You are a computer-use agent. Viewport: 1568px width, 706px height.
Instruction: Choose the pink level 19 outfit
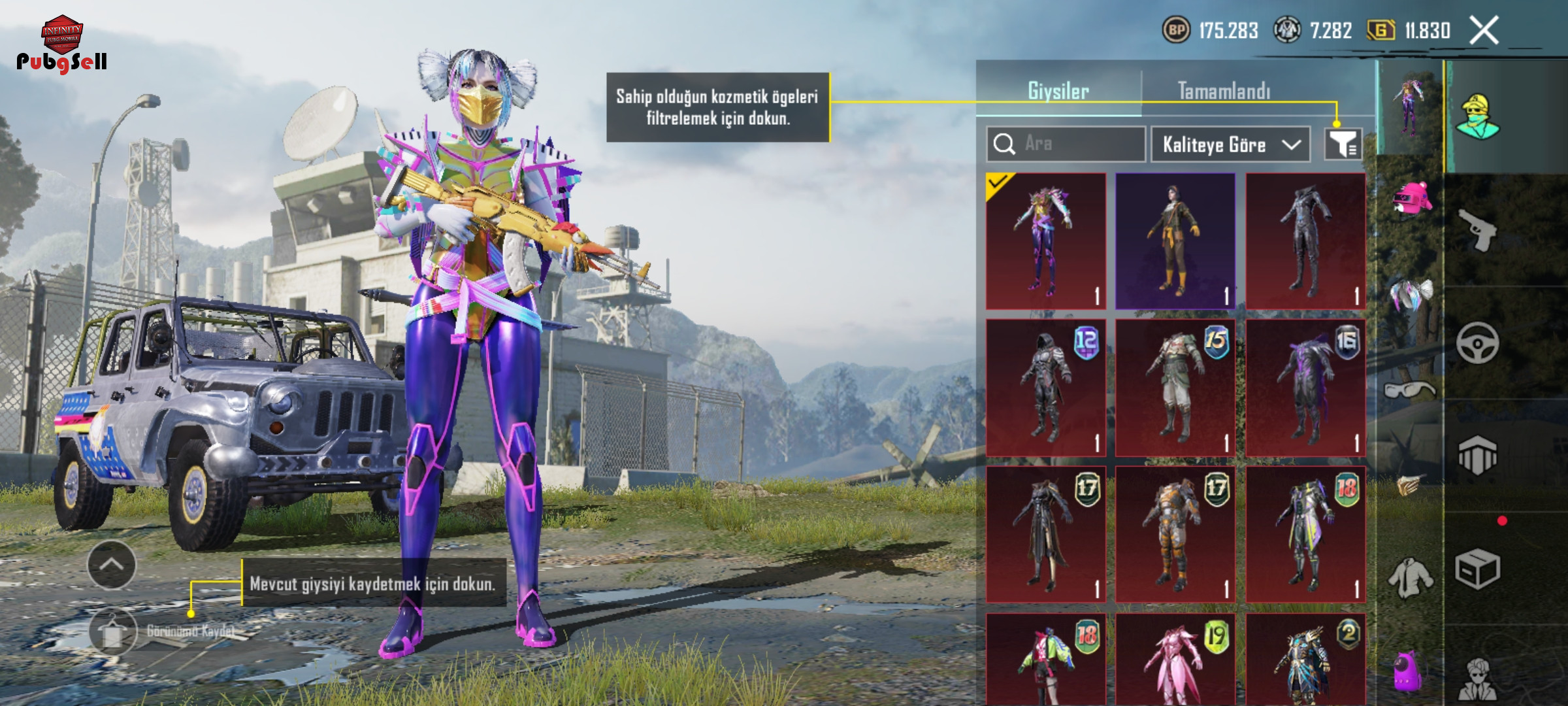[1175, 660]
